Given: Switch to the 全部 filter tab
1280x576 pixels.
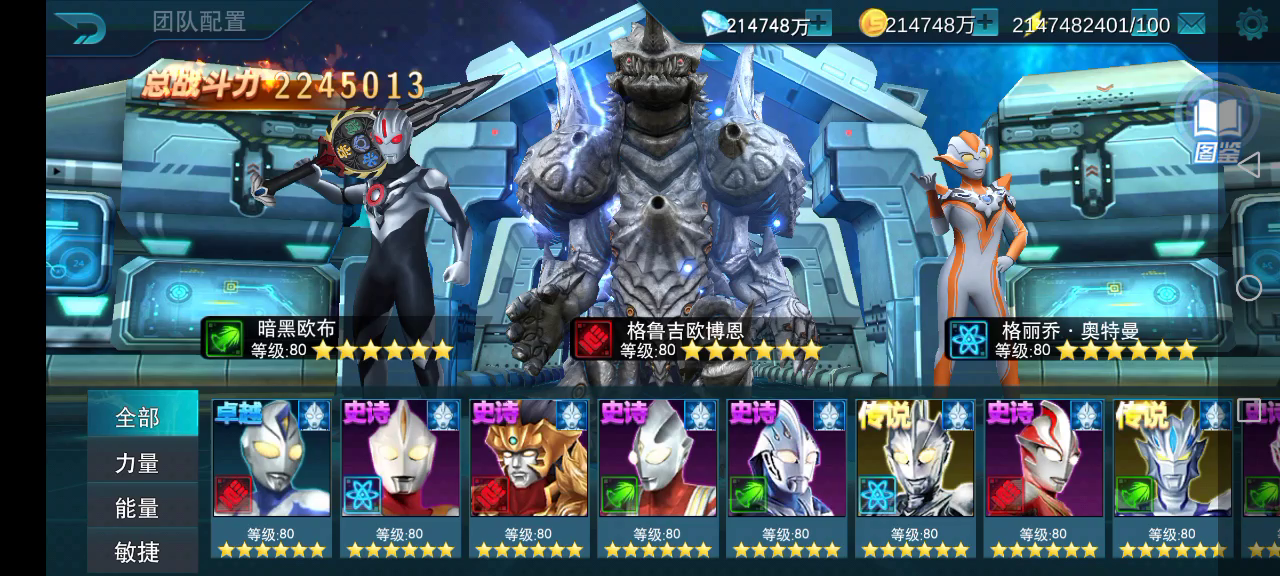Looking at the screenshot, I should (138, 417).
